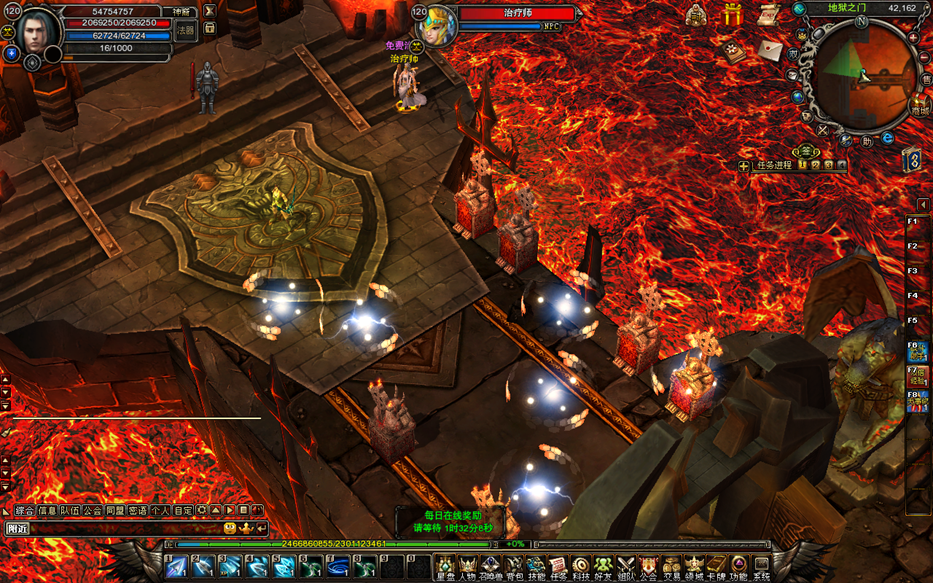Activate the skill in hotbar slot 7
This screenshot has height=583, width=933.
339,566
